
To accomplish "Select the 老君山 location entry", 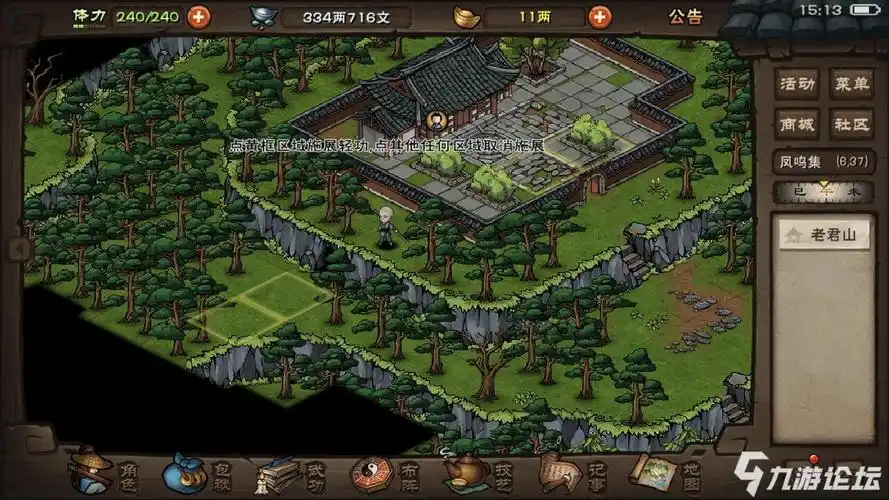I will coord(826,236).
